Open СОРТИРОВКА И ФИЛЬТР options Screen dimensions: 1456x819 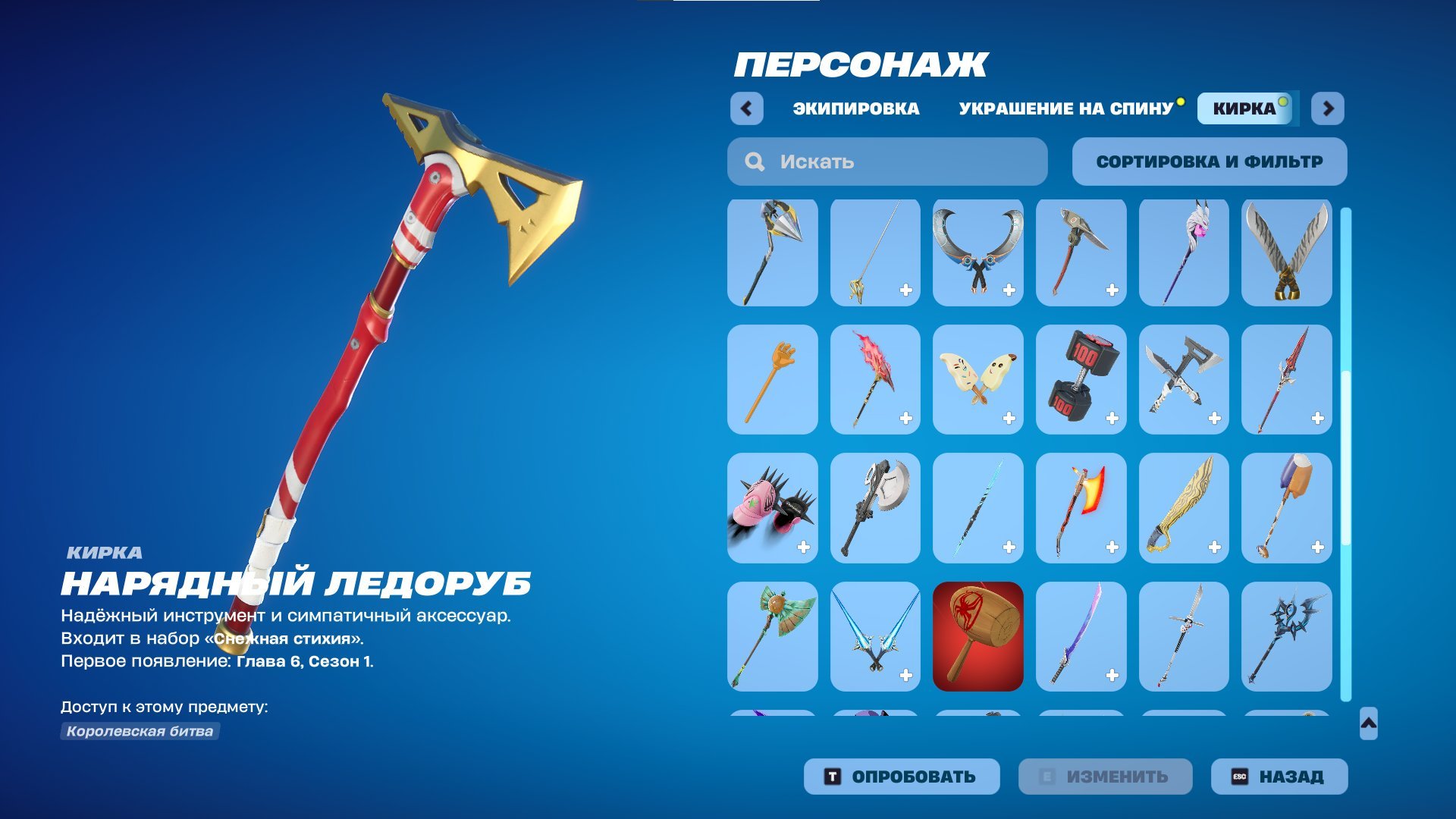(x=1209, y=161)
